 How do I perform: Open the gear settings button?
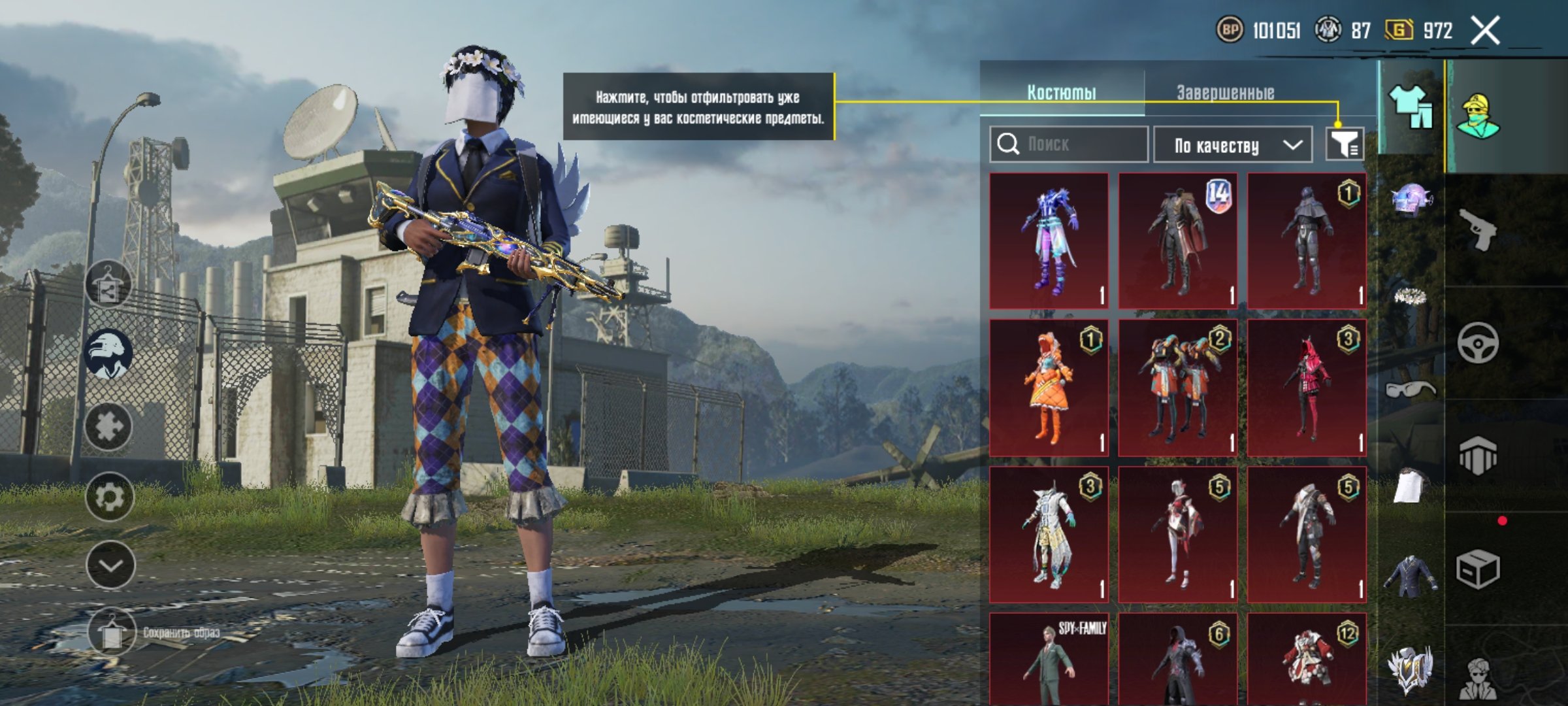pyautogui.click(x=109, y=497)
